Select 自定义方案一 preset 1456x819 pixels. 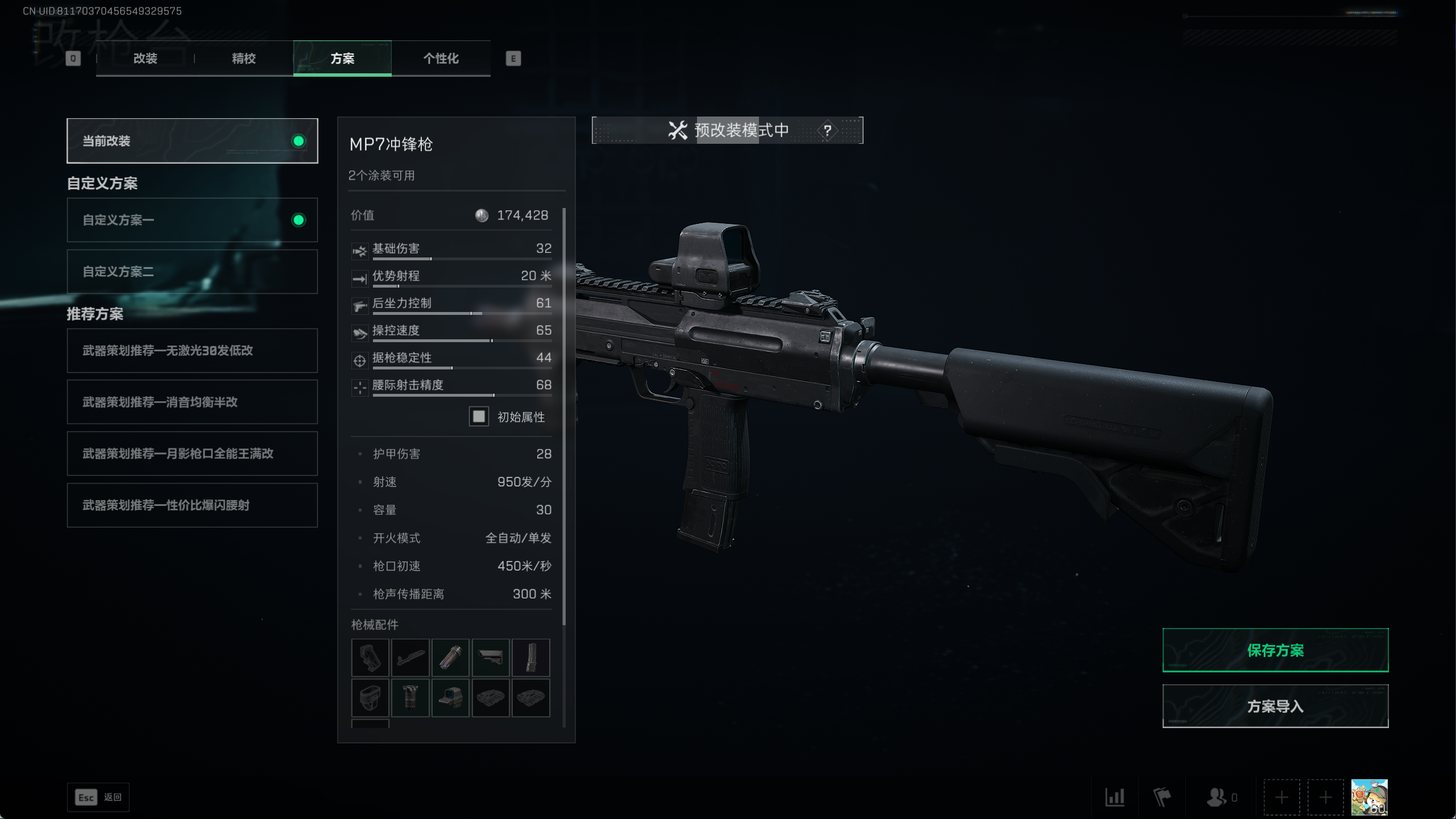tap(192, 220)
